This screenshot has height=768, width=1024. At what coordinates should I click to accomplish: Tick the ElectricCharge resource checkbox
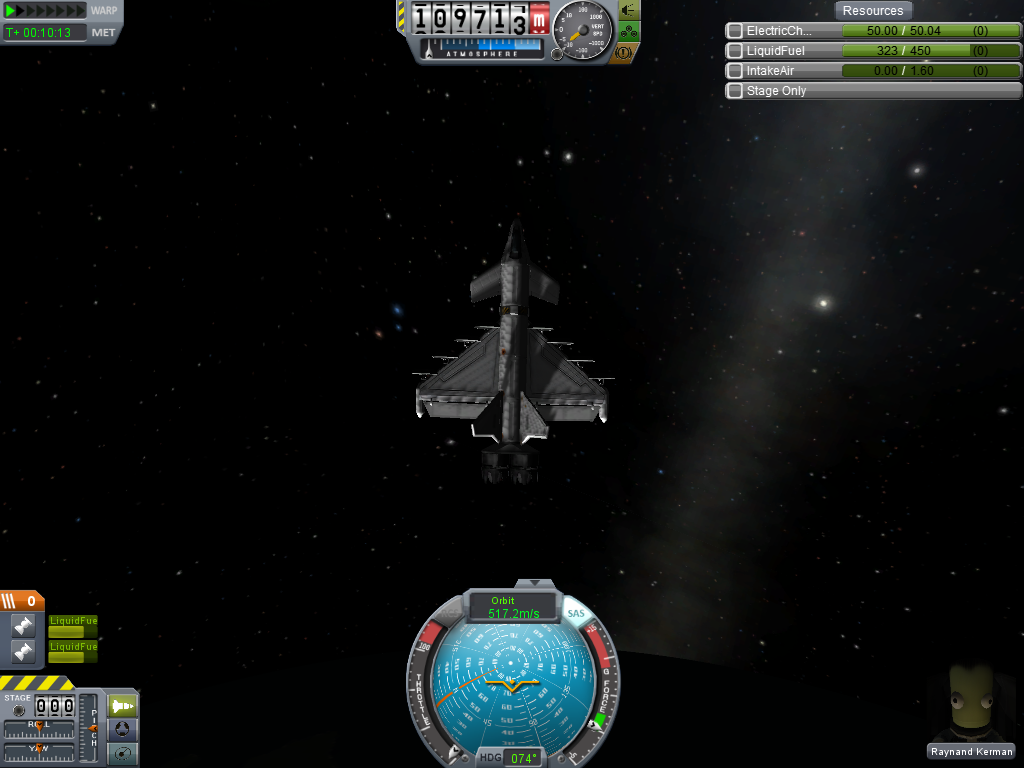coord(735,31)
